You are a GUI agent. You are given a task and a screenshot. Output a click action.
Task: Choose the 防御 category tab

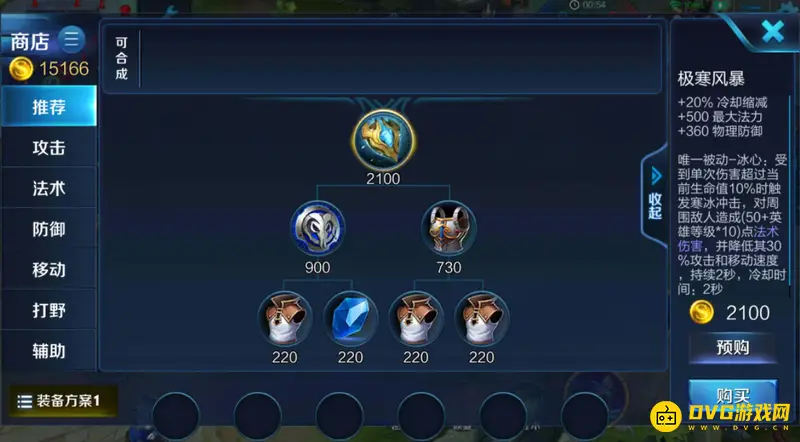point(49,229)
